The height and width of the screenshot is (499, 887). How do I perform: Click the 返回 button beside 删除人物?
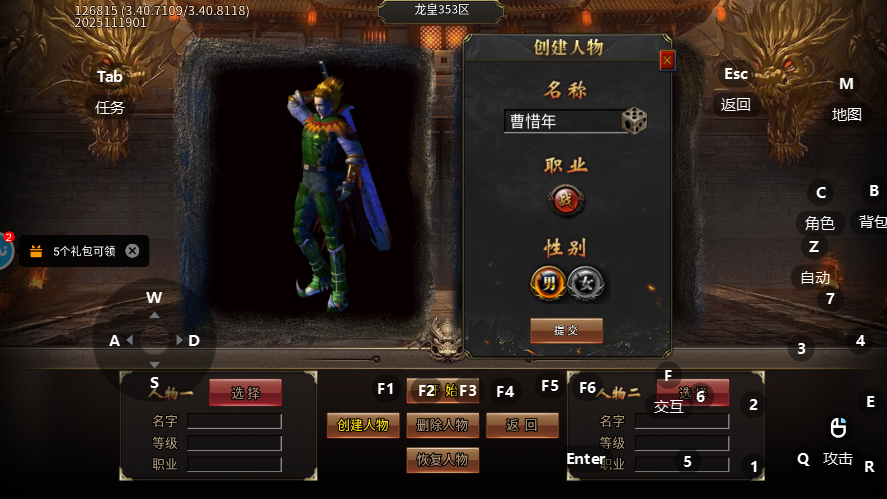(522, 425)
